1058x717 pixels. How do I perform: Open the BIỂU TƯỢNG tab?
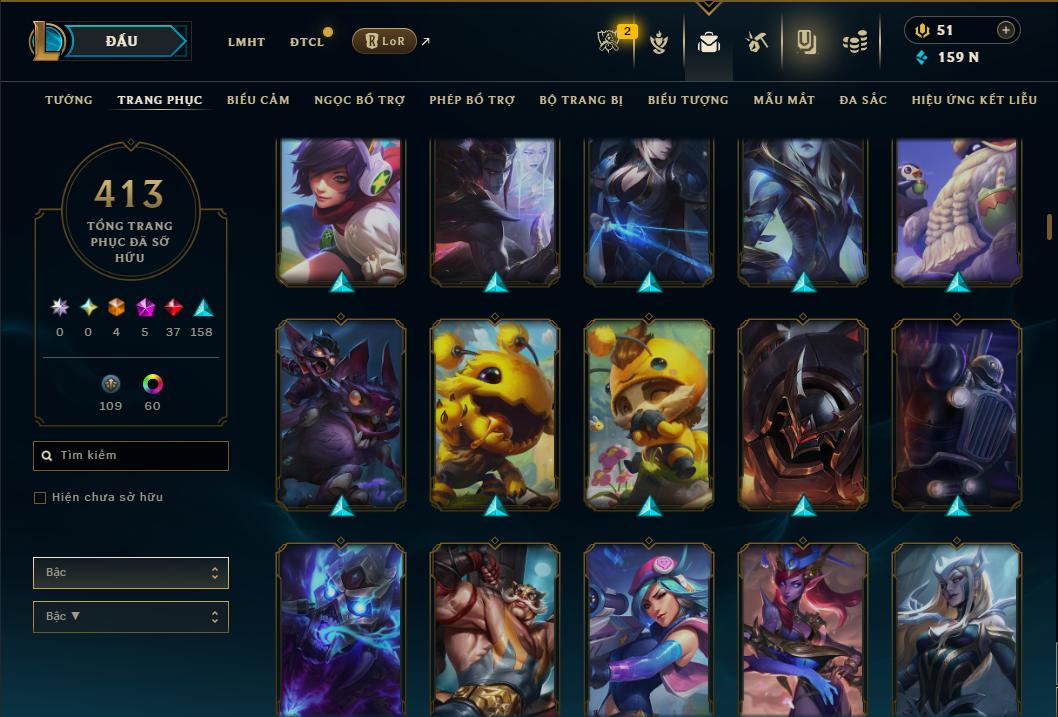[x=688, y=100]
